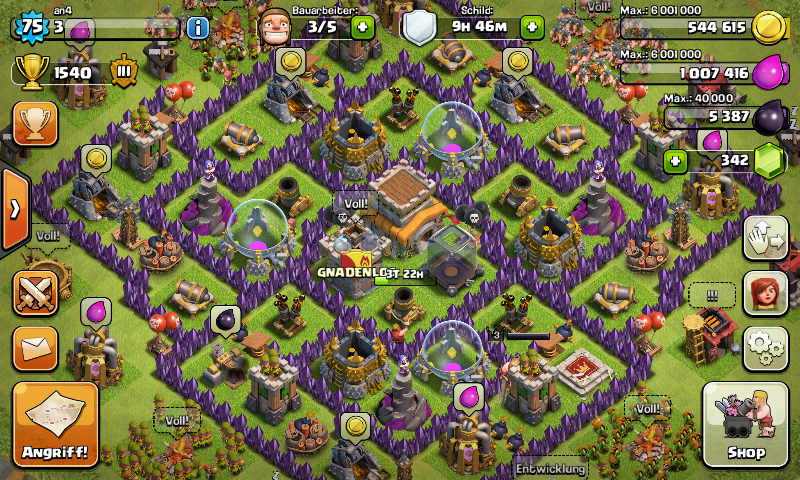Open the league badge beside trophy count
The image size is (800, 480).
click(125, 72)
